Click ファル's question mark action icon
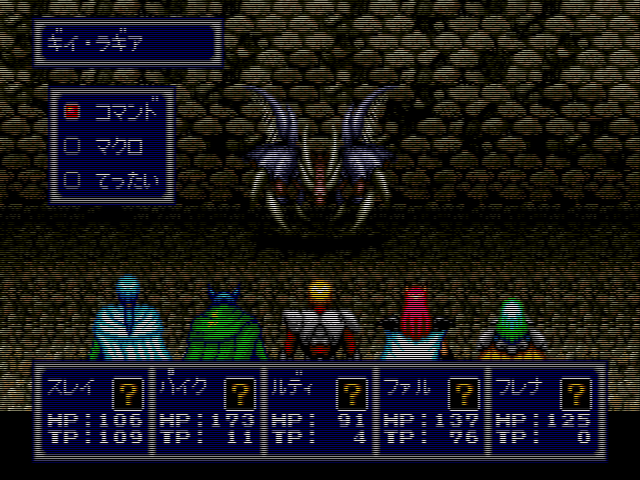 [x=462, y=392]
